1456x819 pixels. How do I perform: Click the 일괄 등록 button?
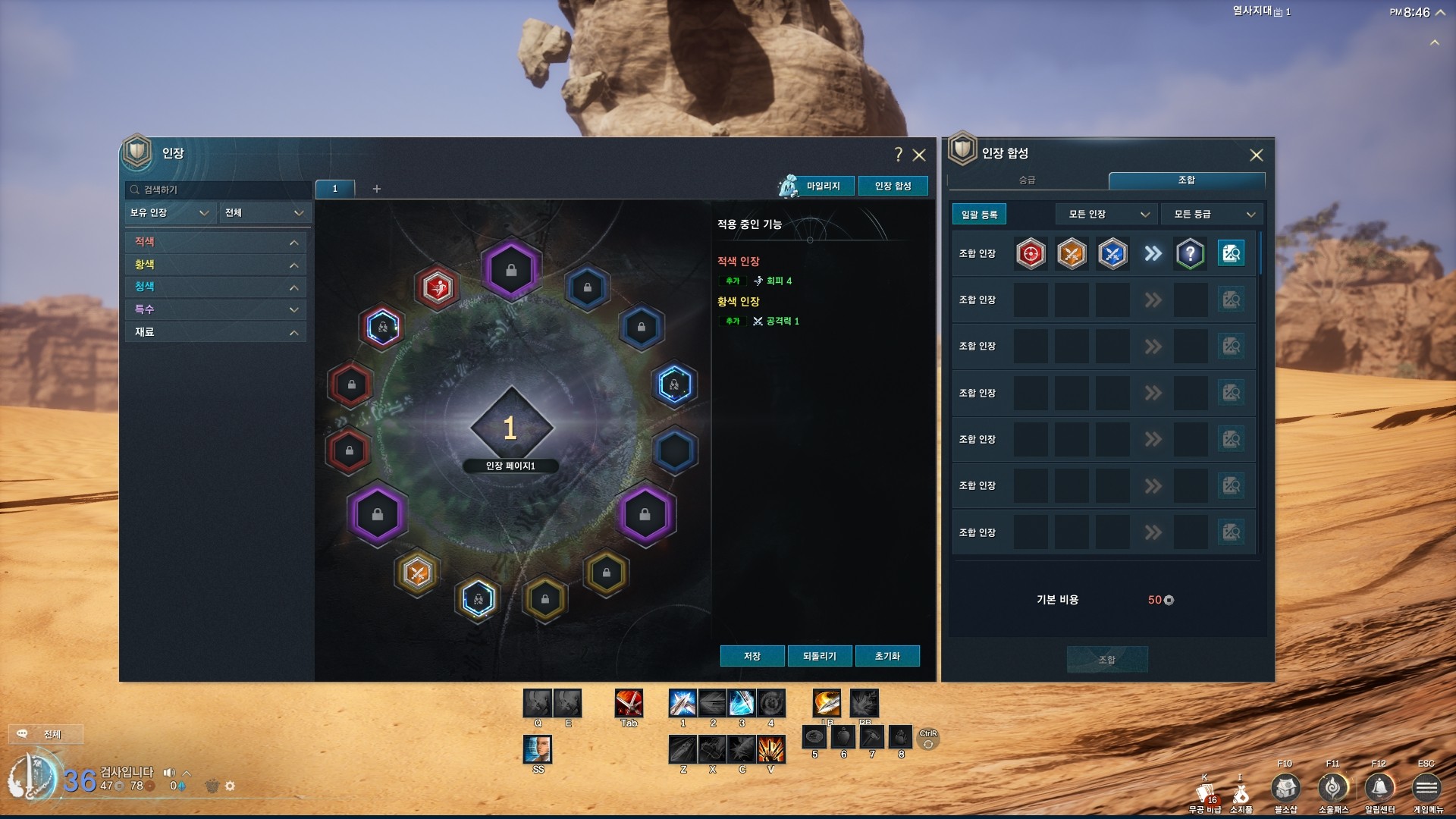point(979,215)
